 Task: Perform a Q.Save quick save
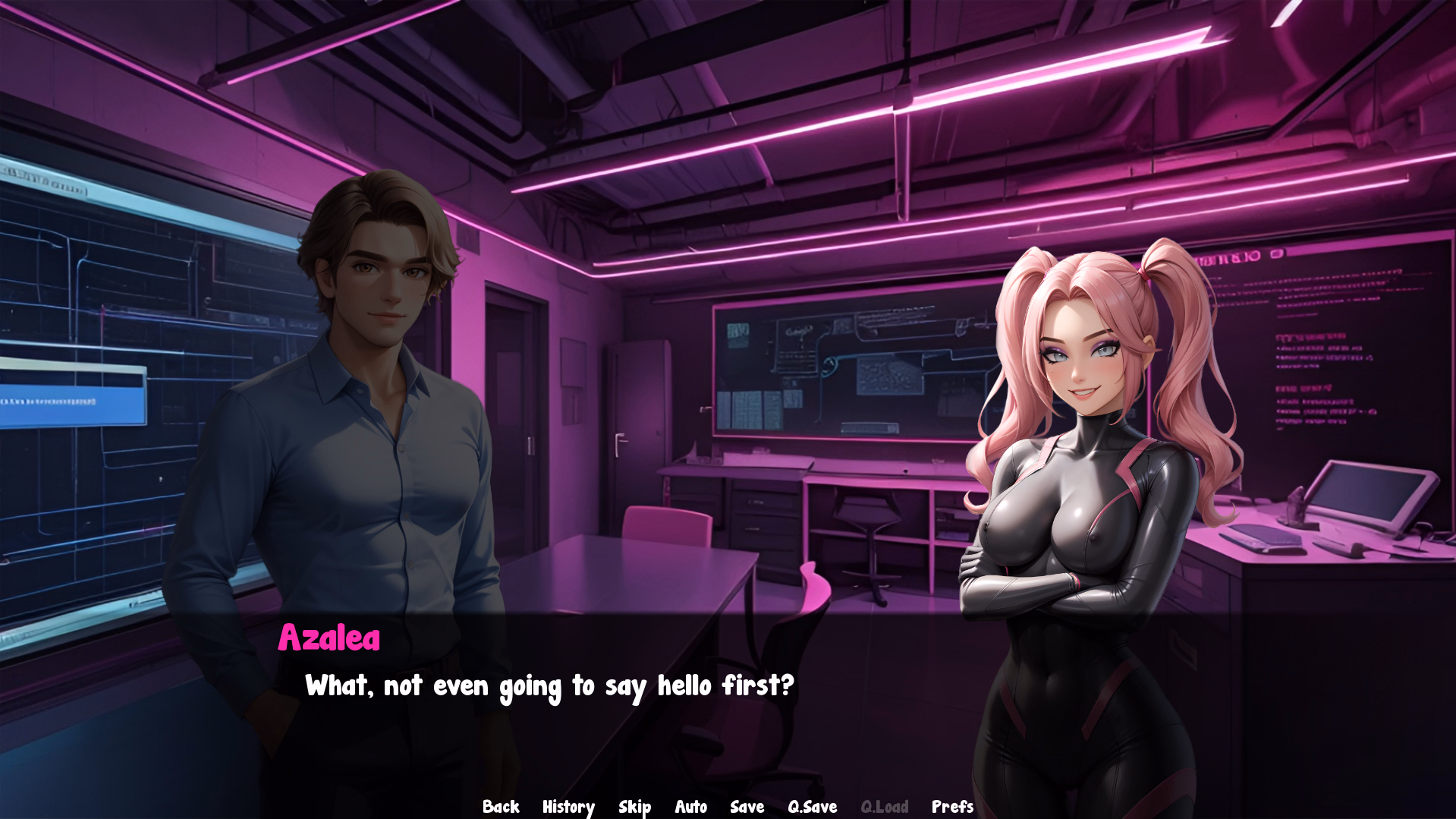click(811, 807)
